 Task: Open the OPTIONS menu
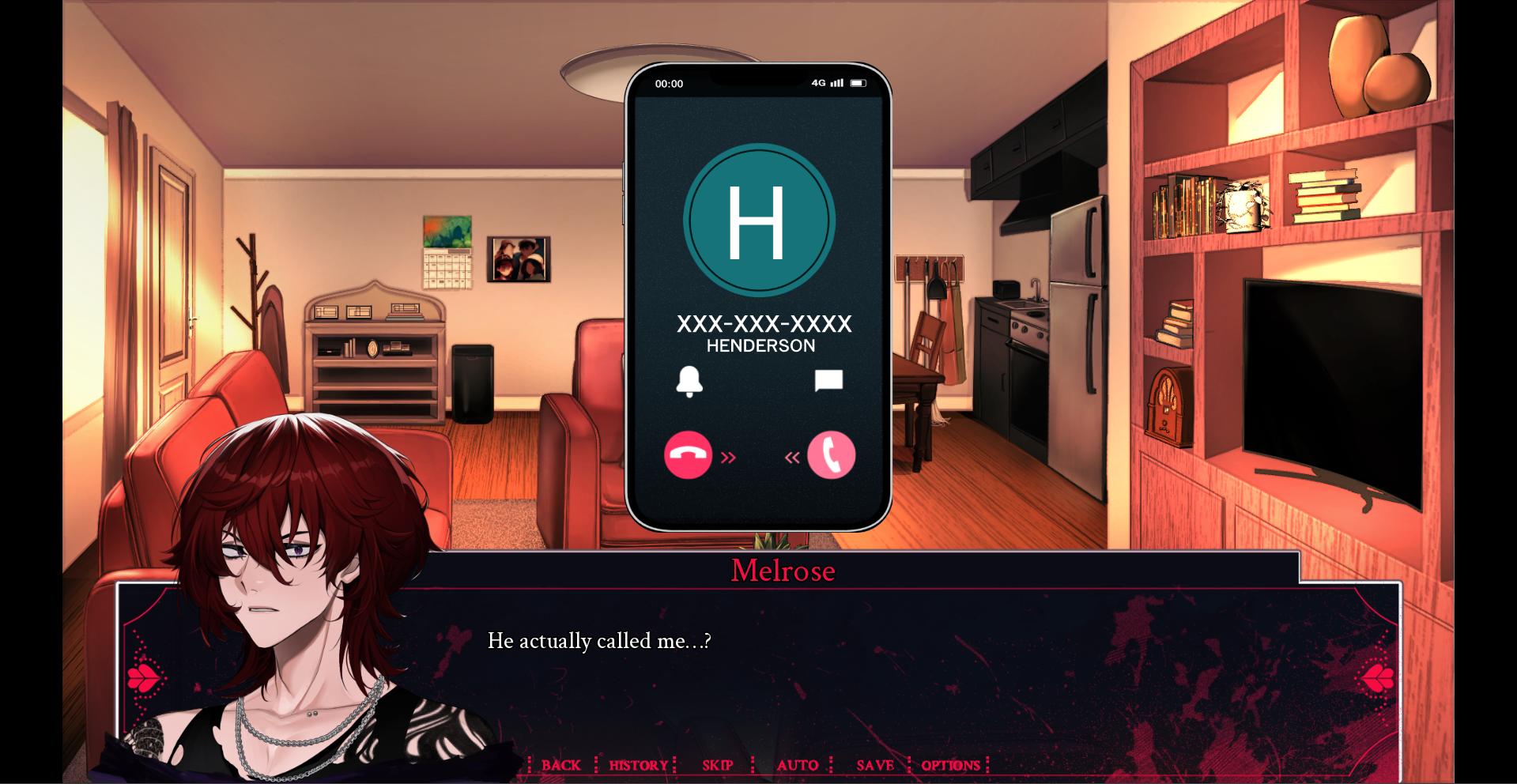[x=951, y=765]
